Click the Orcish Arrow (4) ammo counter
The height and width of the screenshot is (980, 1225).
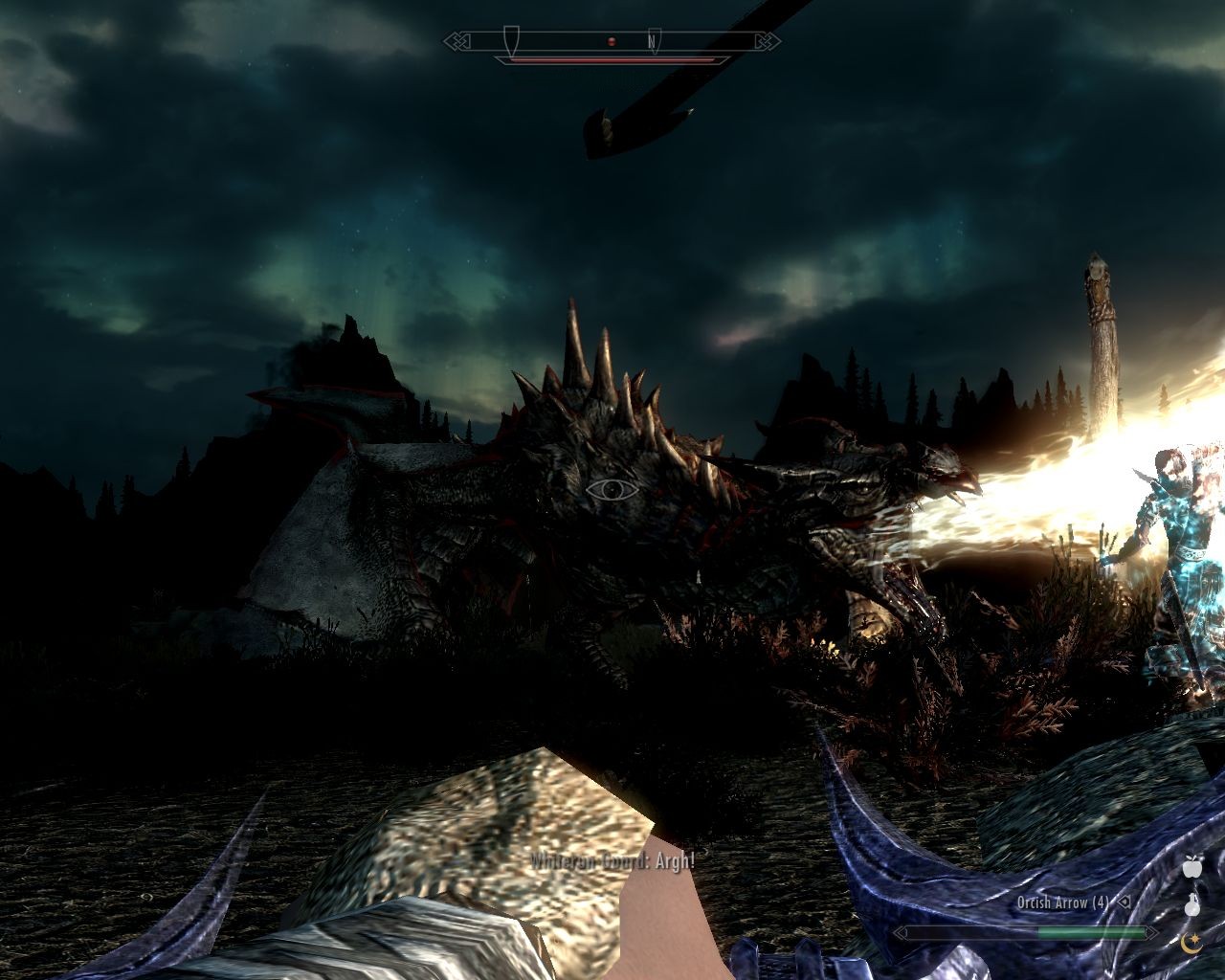tap(1063, 903)
